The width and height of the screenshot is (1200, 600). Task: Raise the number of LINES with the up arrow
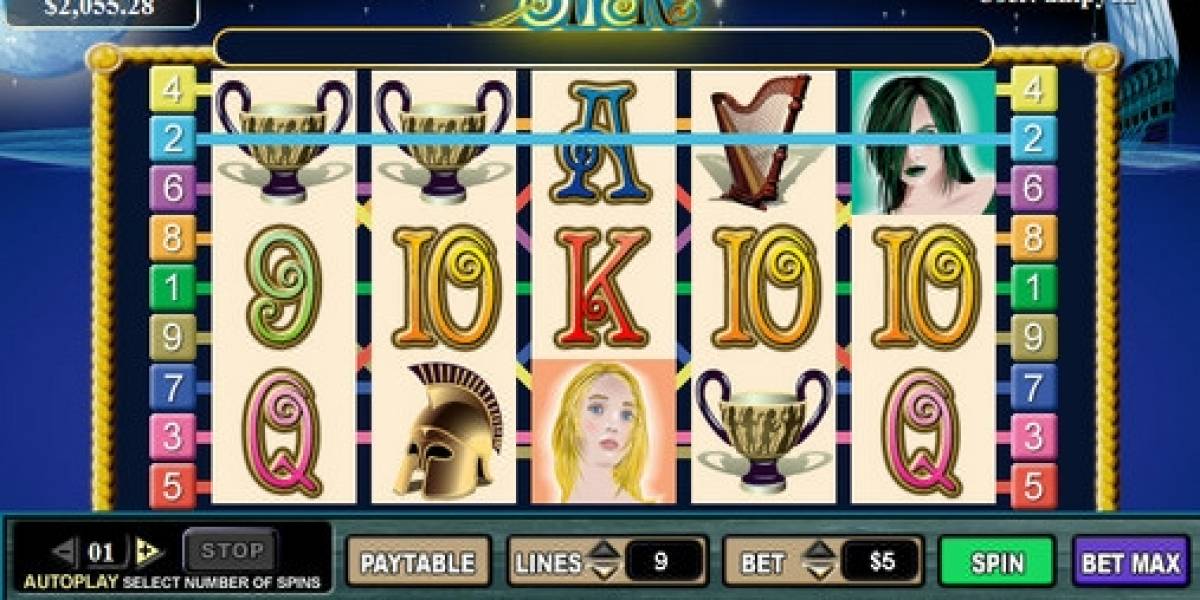click(602, 551)
